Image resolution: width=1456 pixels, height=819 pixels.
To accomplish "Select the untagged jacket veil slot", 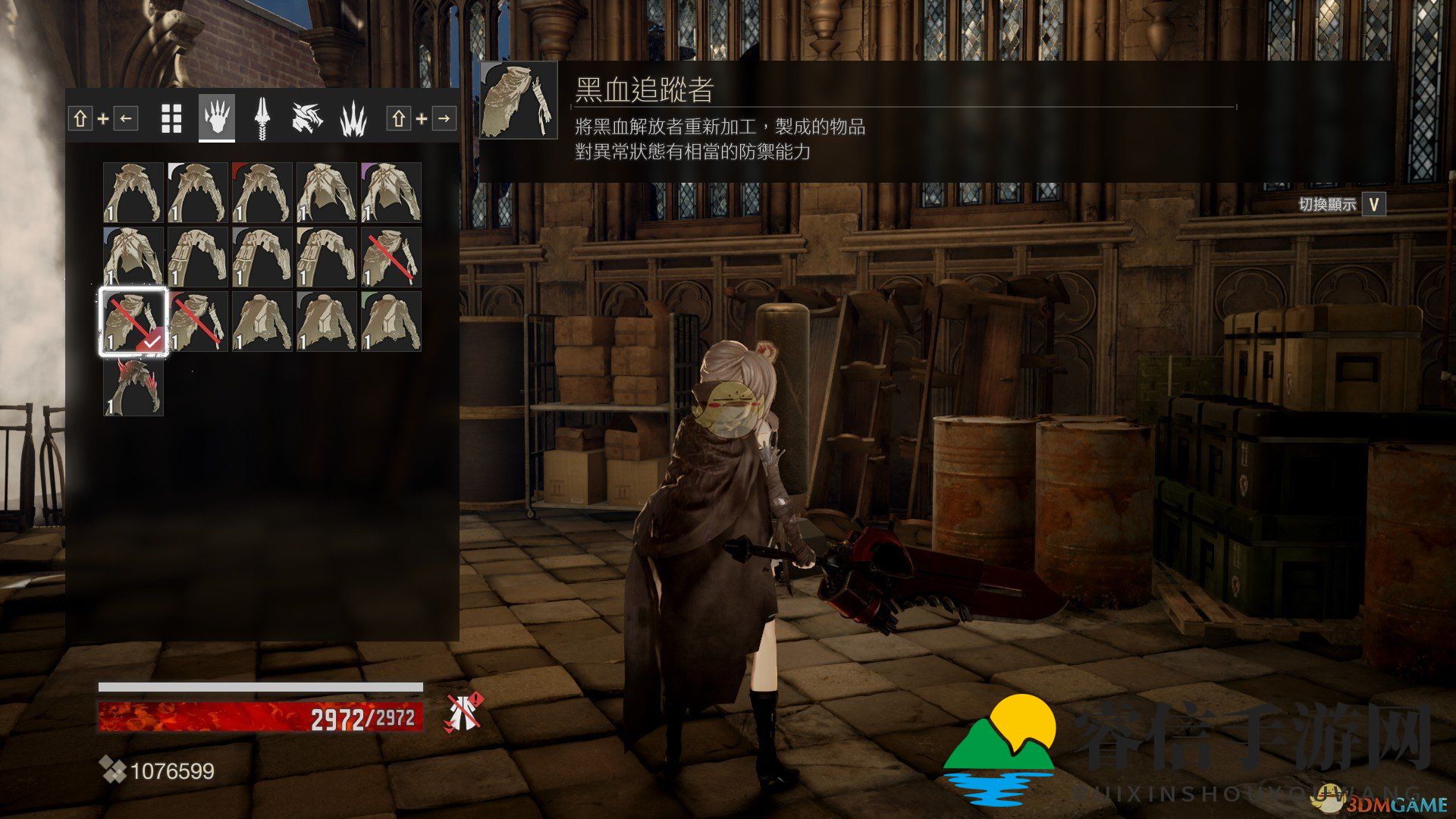I will [262, 322].
